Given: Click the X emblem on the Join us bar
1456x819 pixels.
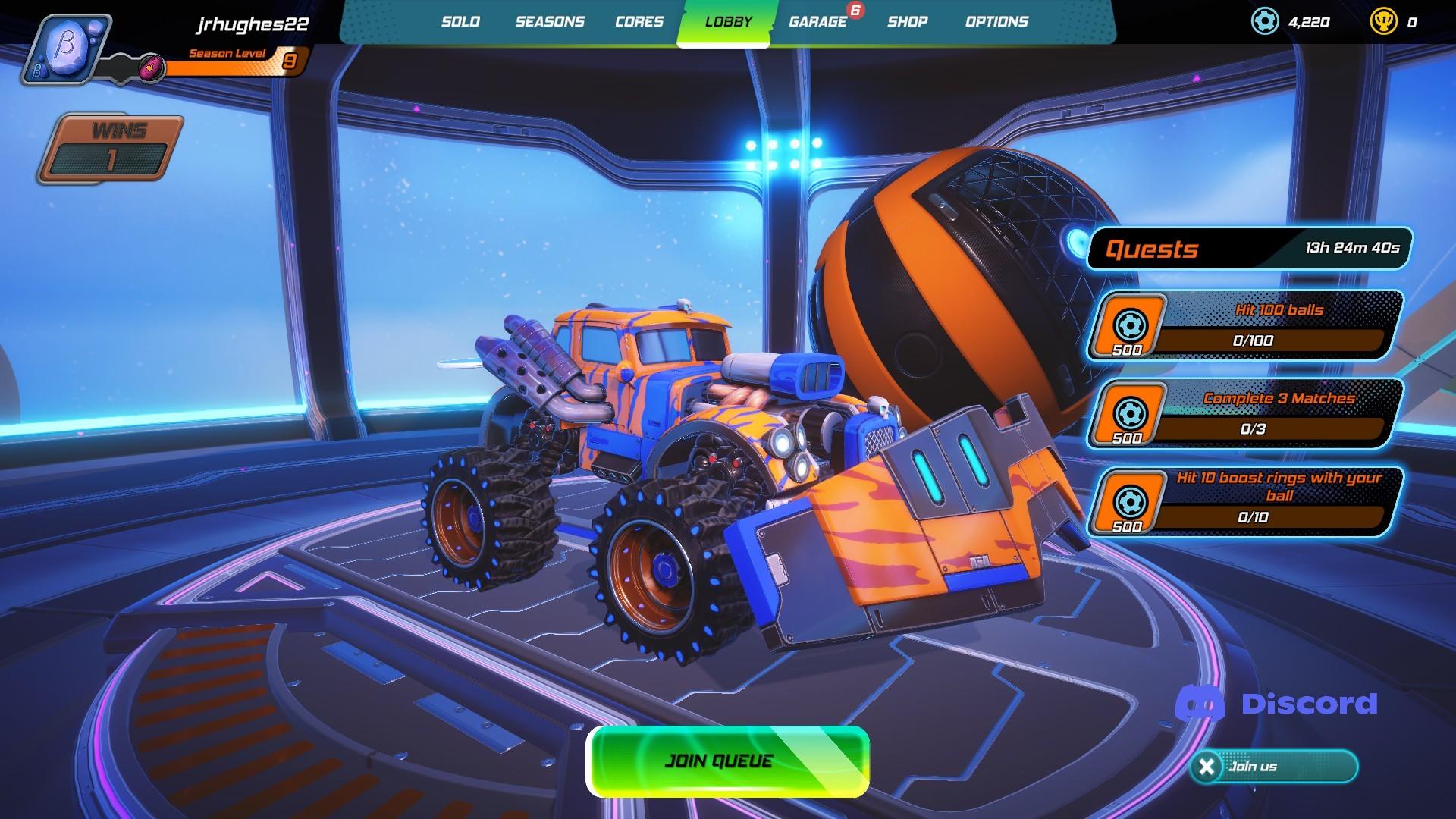Looking at the screenshot, I should pos(1206,767).
